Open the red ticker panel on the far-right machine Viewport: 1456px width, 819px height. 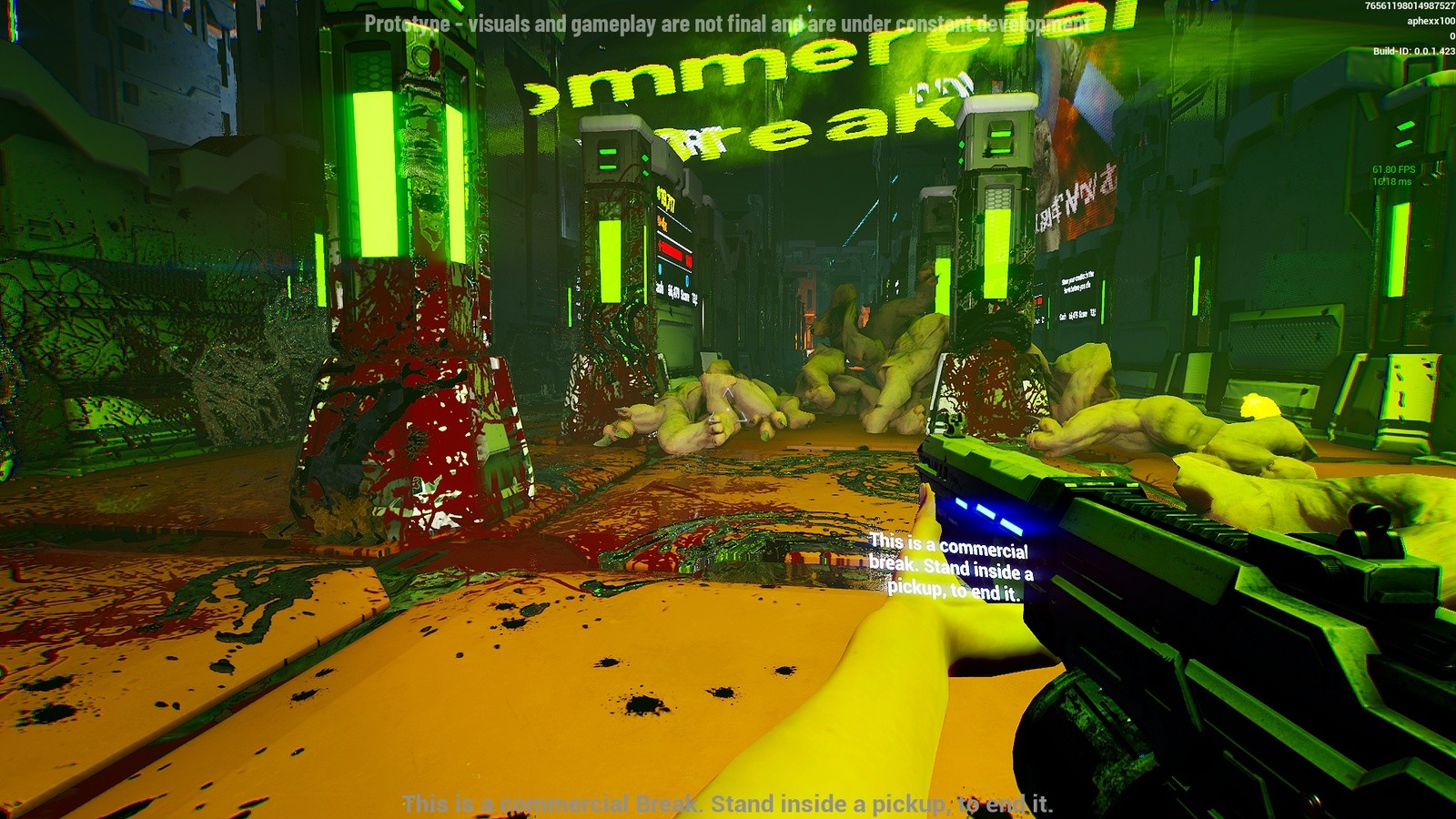[x=1039, y=300]
